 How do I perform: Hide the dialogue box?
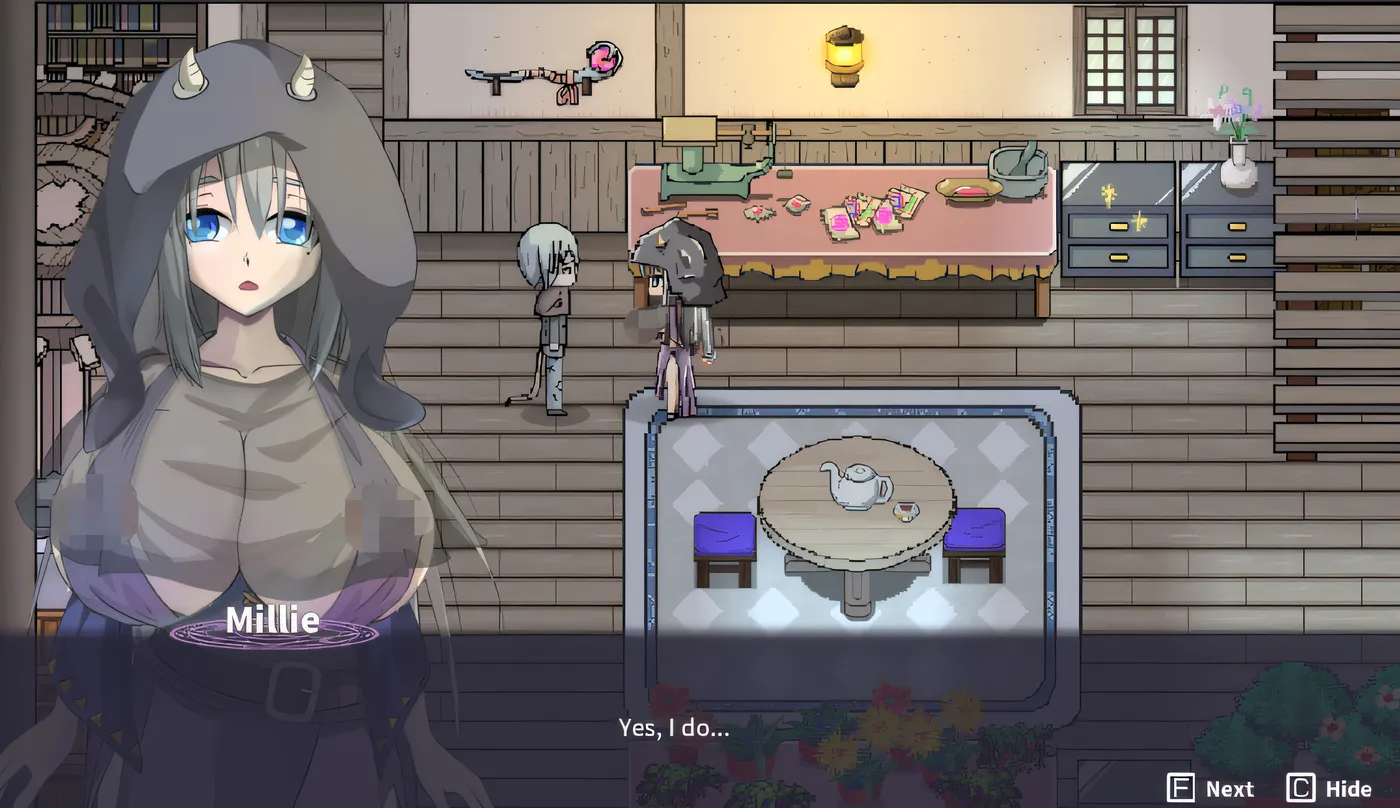pyautogui.click(x=1330, y=788)
